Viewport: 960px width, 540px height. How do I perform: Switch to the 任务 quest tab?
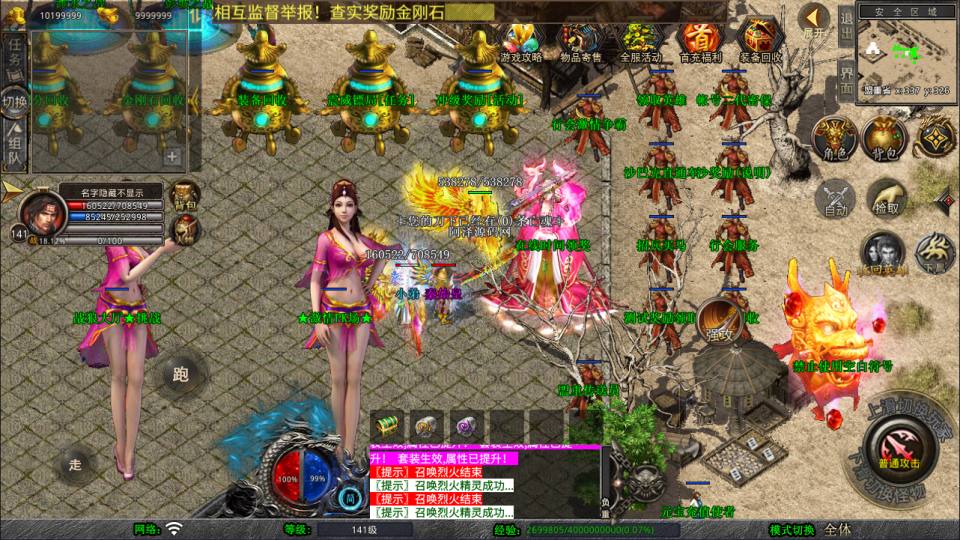[x=15, y=58]
